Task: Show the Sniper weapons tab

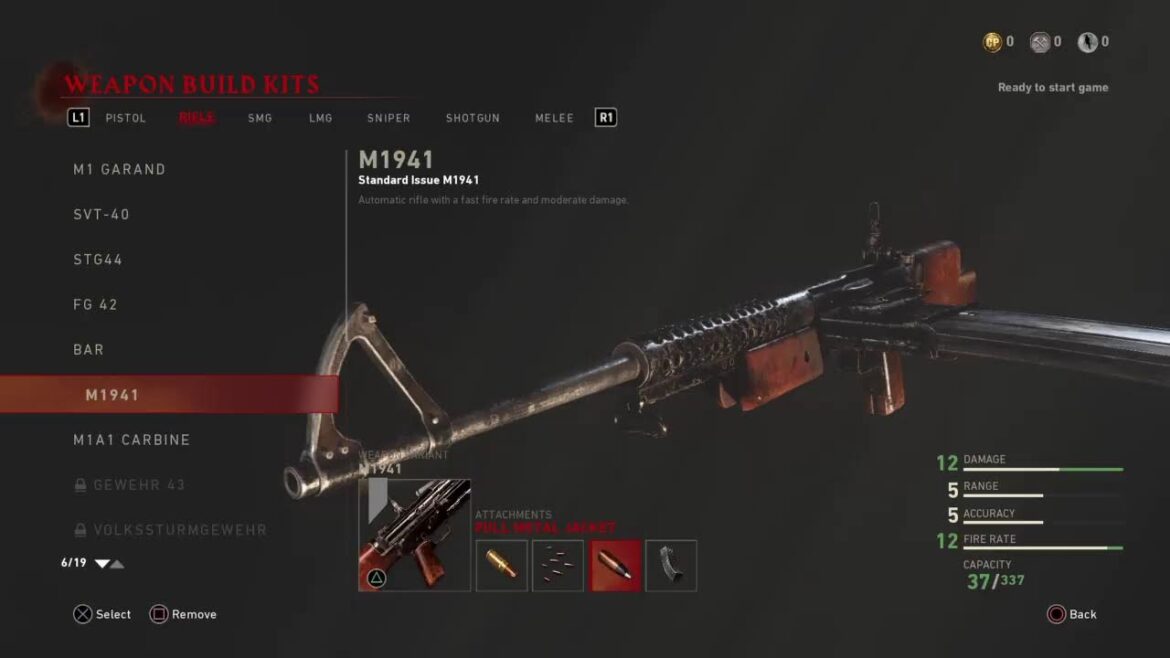Action: pyautogui.click(x=388, y=118)
